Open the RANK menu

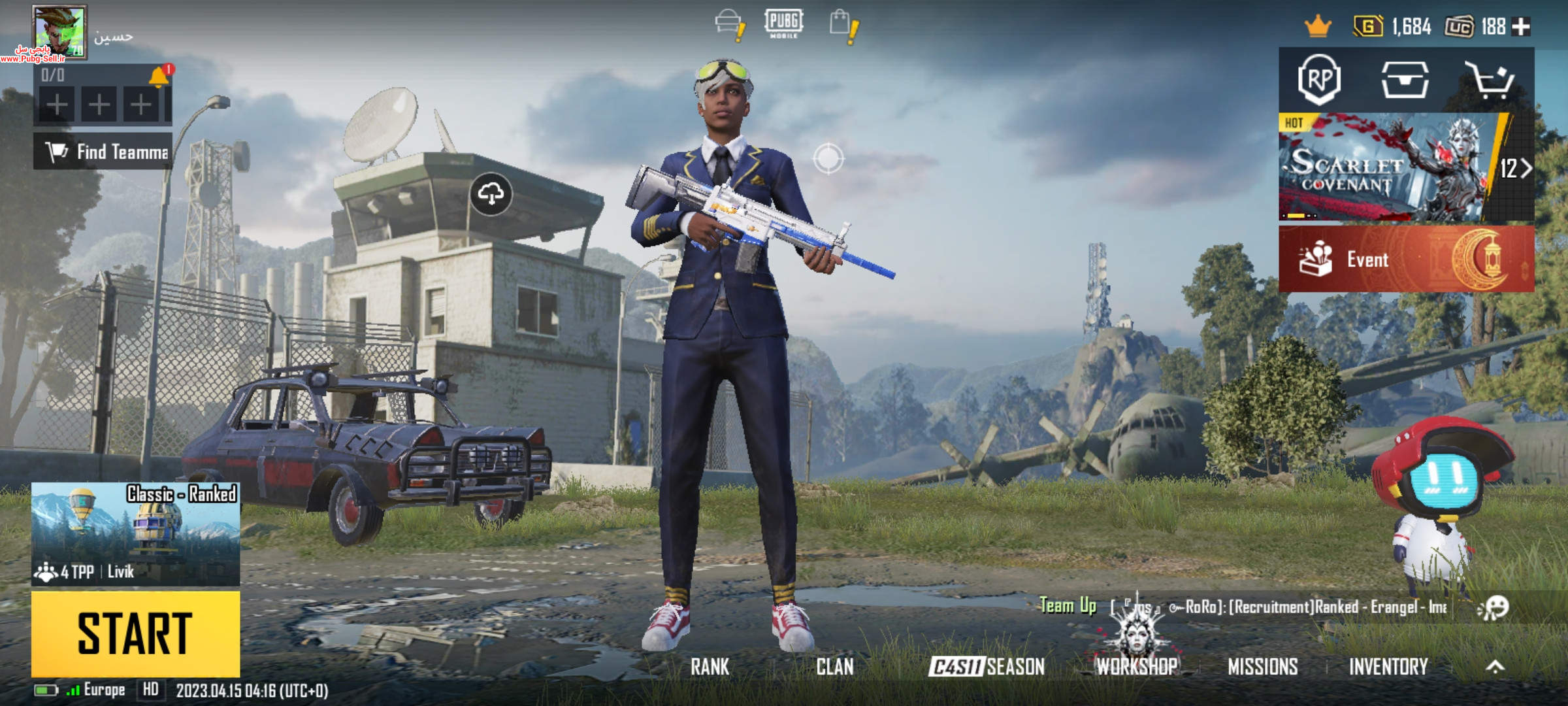point(710,667)
